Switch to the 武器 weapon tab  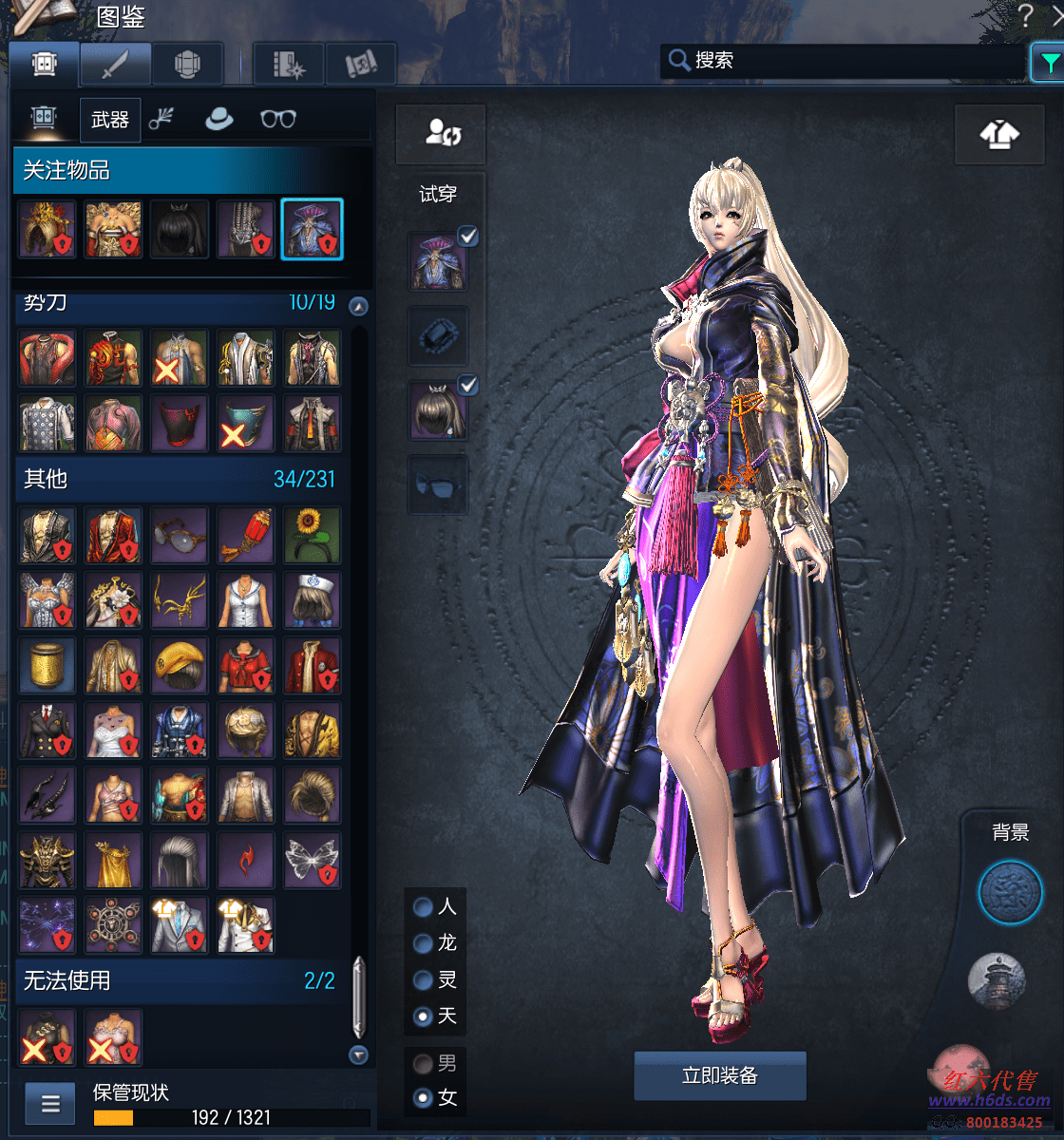pos(110,119)
